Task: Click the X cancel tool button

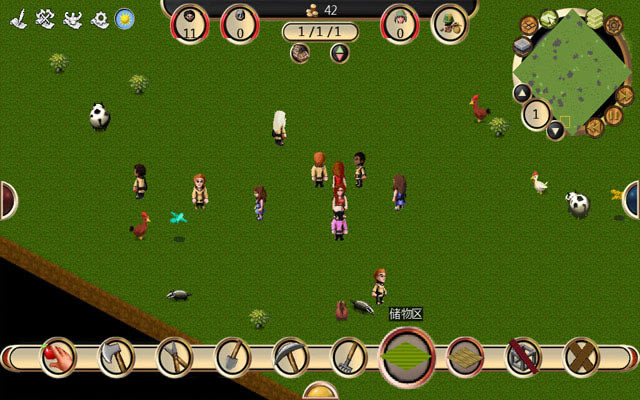Action: pos(581,356)
